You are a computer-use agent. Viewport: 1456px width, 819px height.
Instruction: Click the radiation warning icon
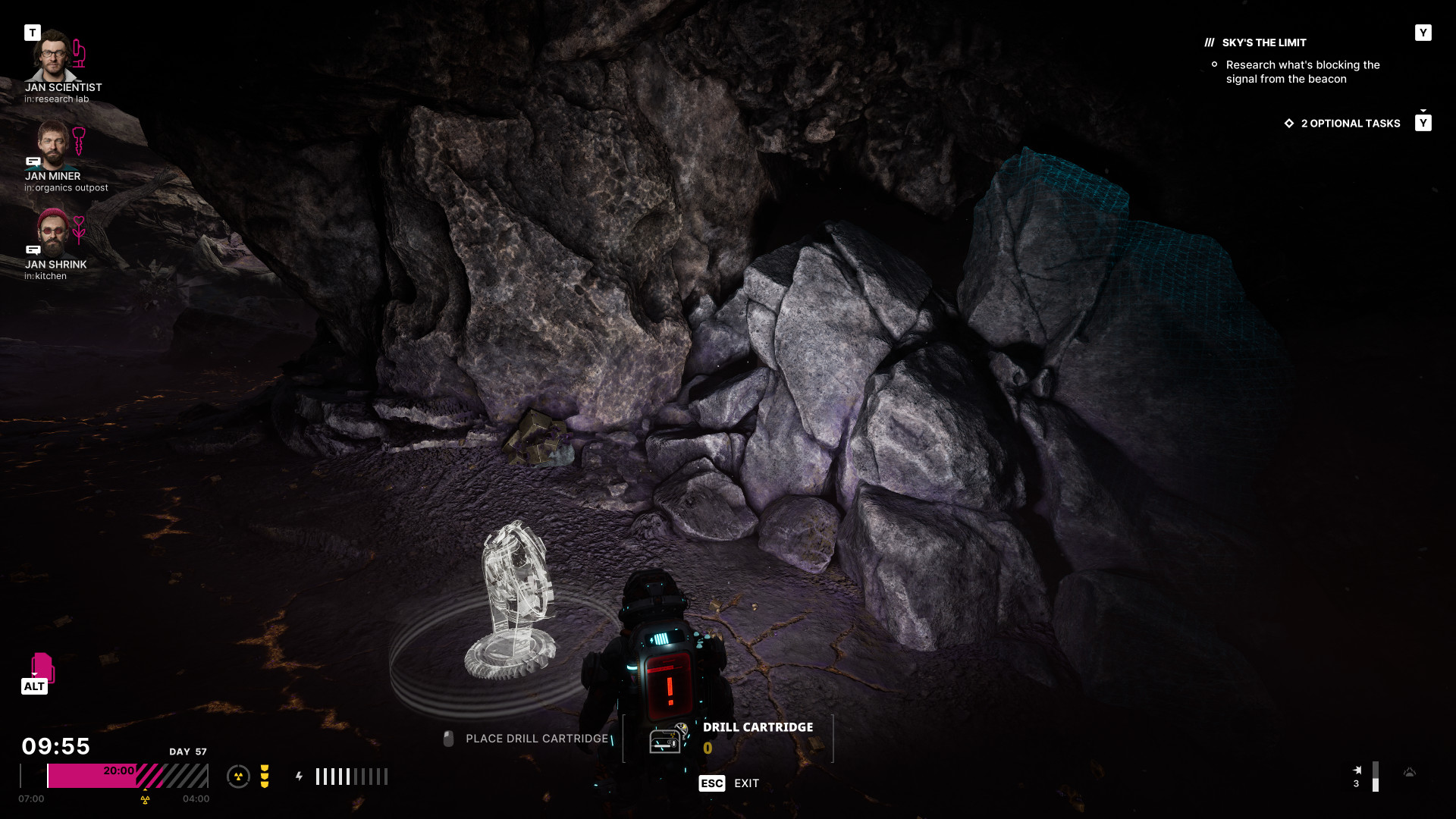[x=238, y=777]
